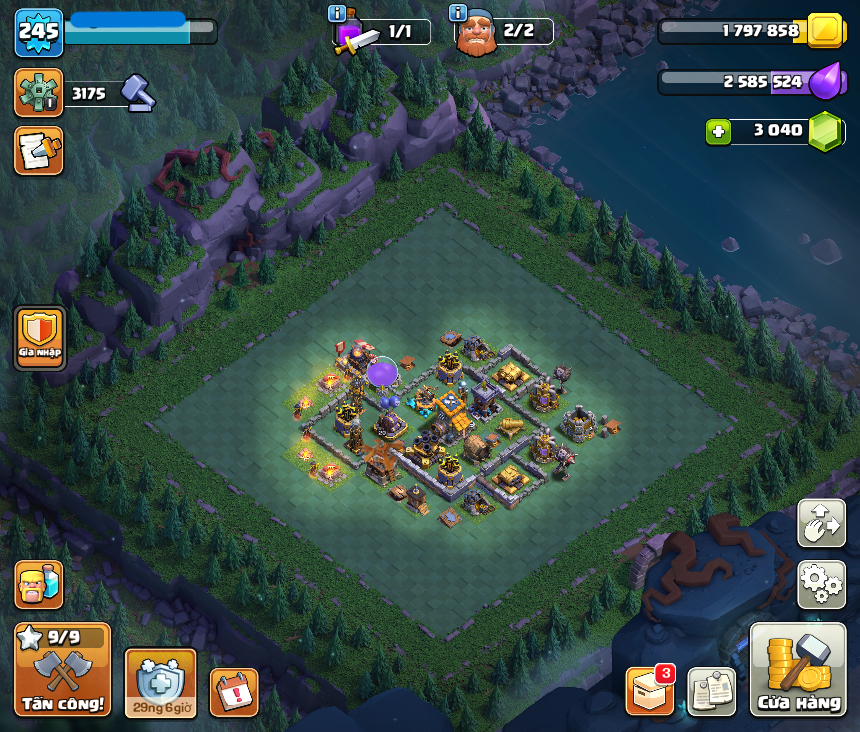Tap the gold coin resource icon
The image size is (860, 732).
point(826,31)
